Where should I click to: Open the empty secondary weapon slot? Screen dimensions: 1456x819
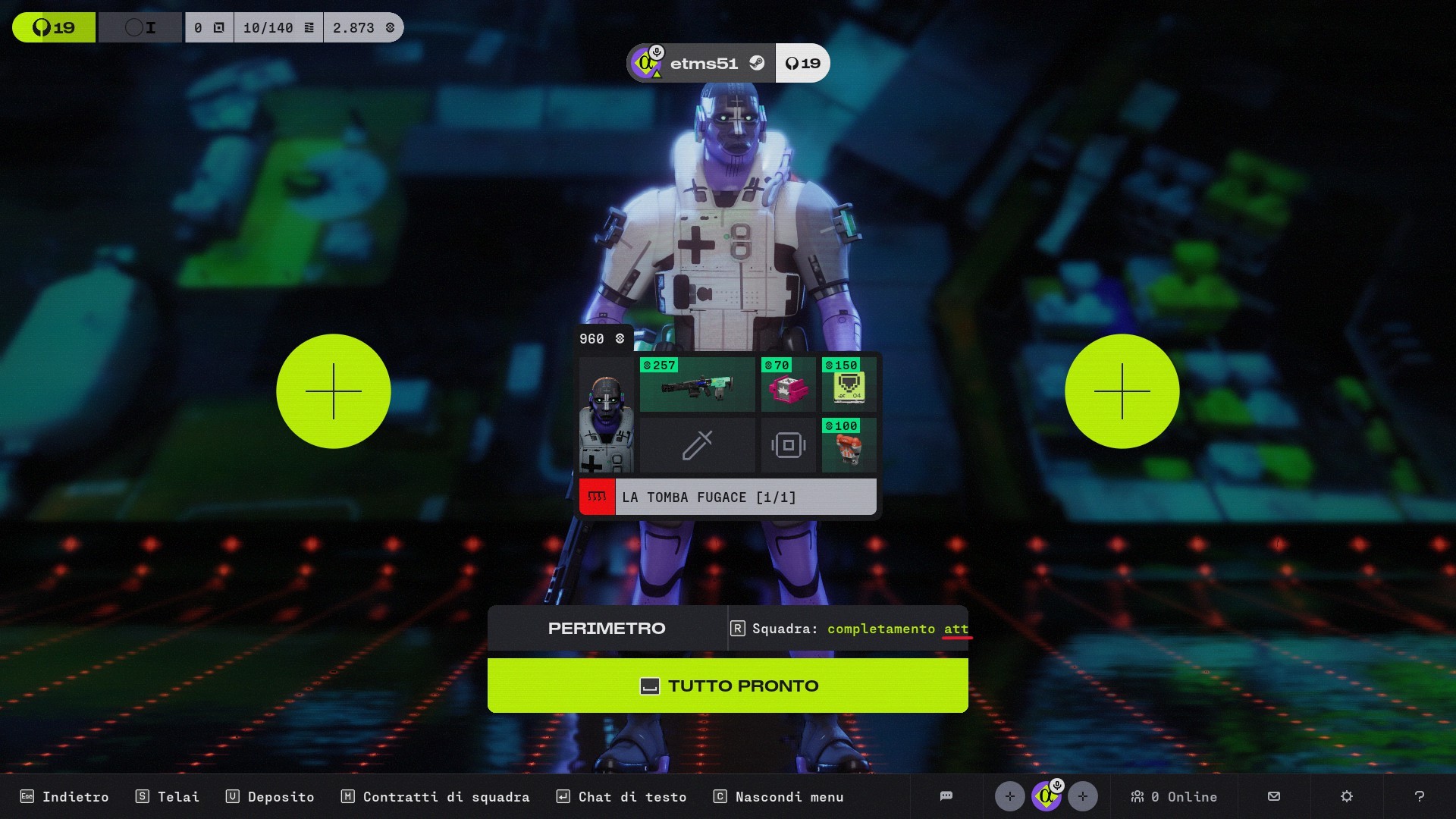(697, 445)
